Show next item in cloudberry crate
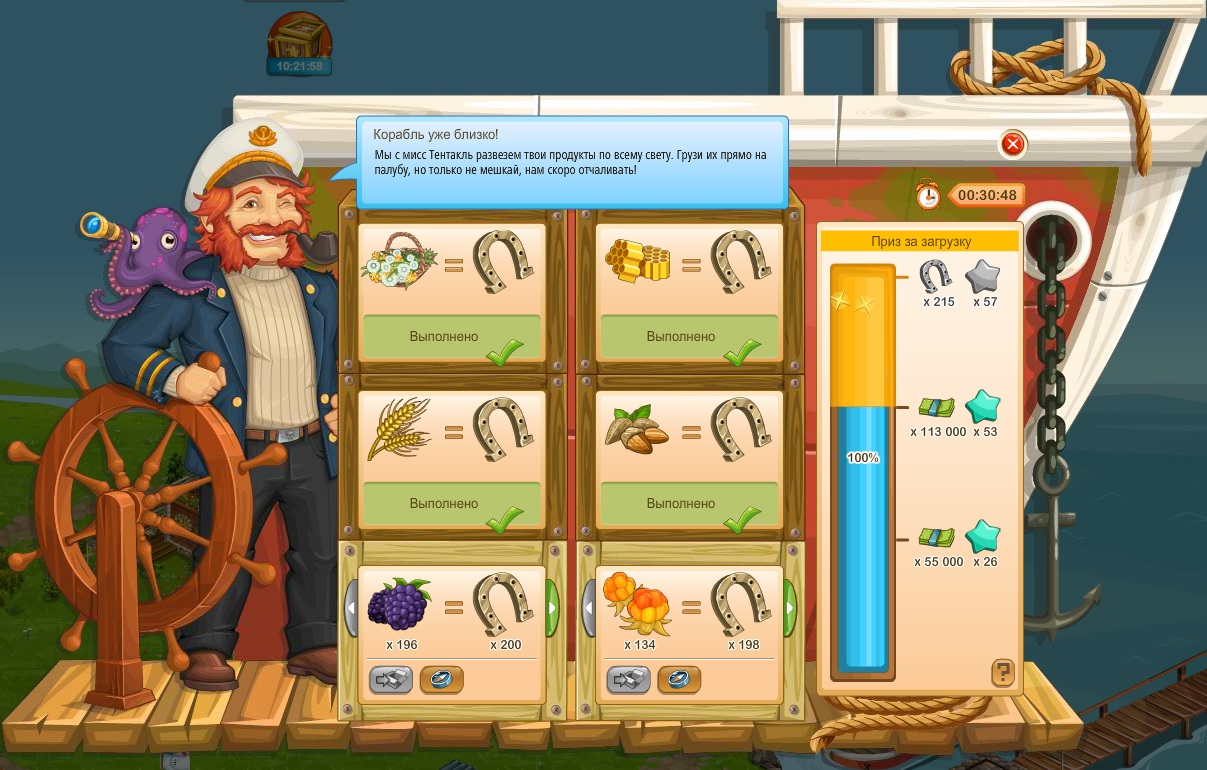 [790, 605]
